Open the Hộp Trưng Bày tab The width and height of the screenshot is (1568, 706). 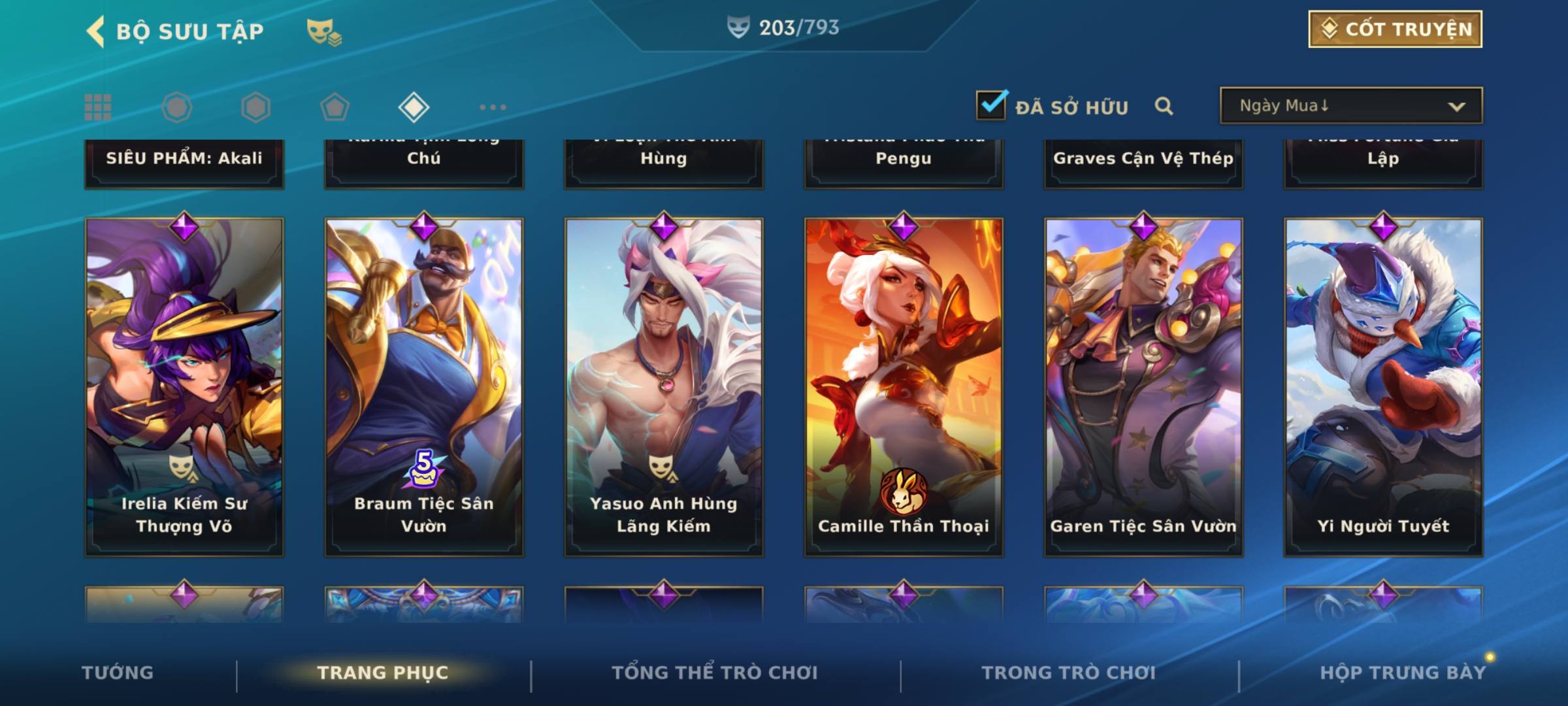(x=1403, y=673)
